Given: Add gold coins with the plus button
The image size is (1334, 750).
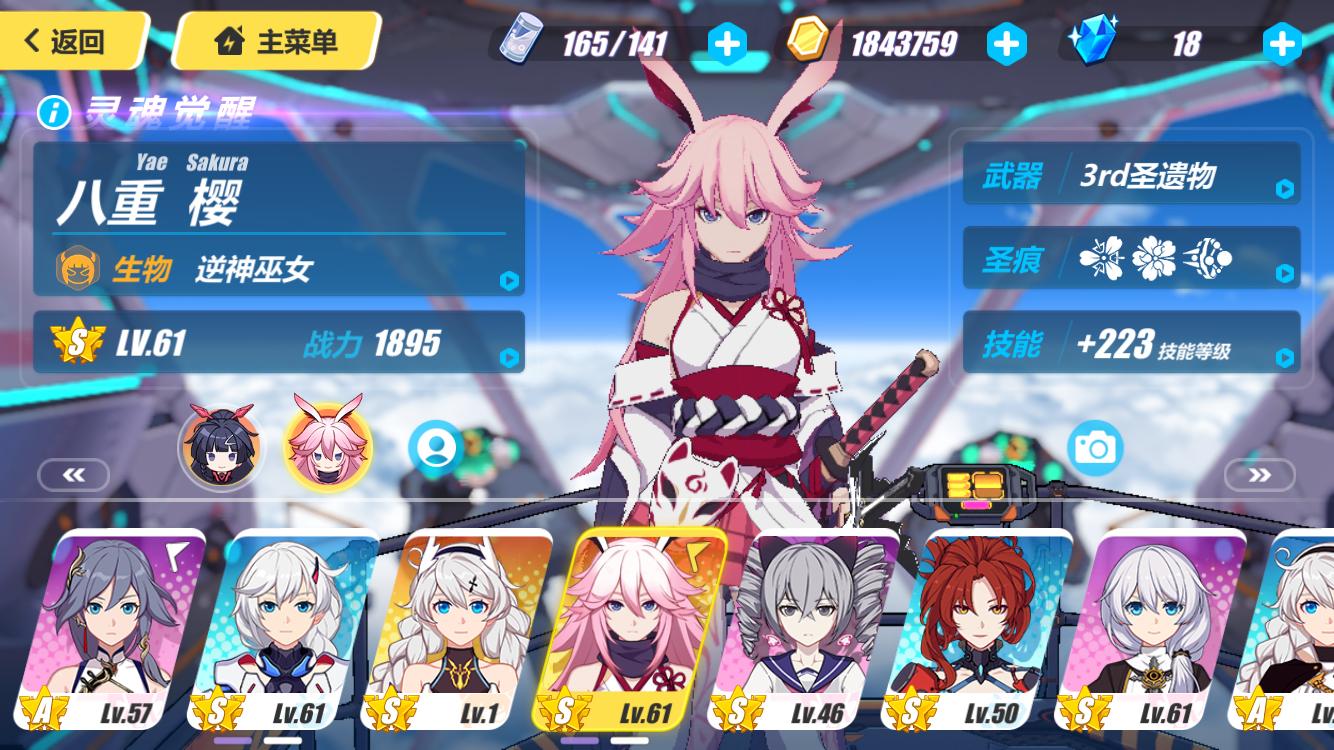Looking at the screenshot, I should coord(1006,43).
